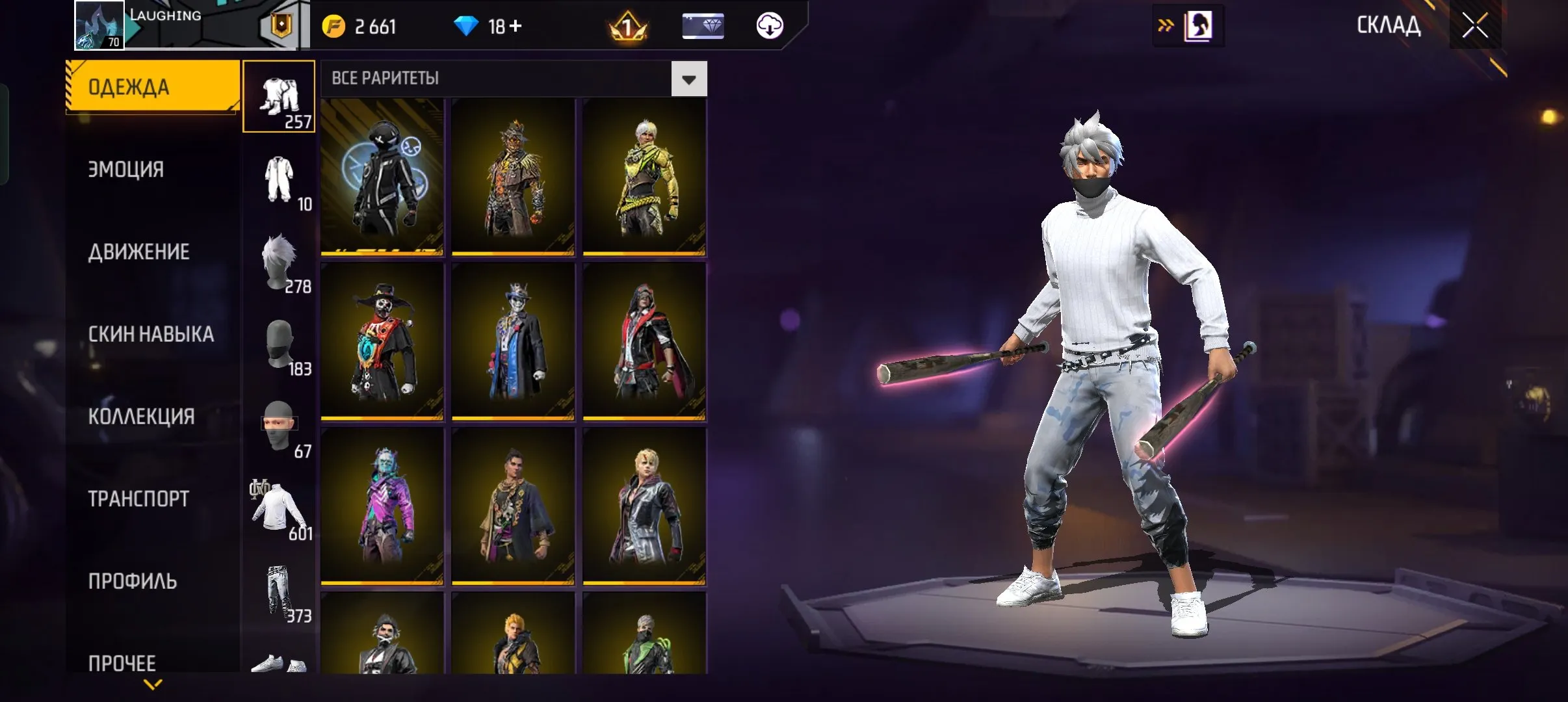
Task: Collapse the panel using the double-arrow chevron
Action: coord(1167,25)
